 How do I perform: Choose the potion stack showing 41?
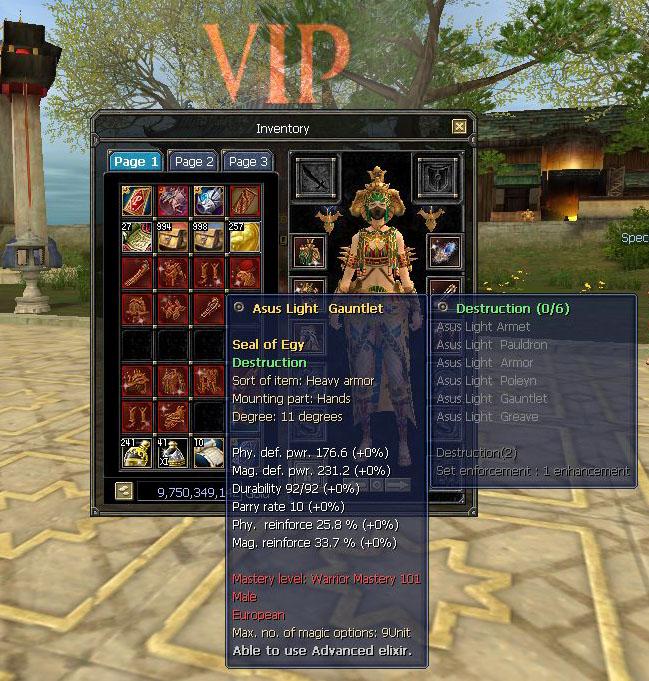(172, 453)
